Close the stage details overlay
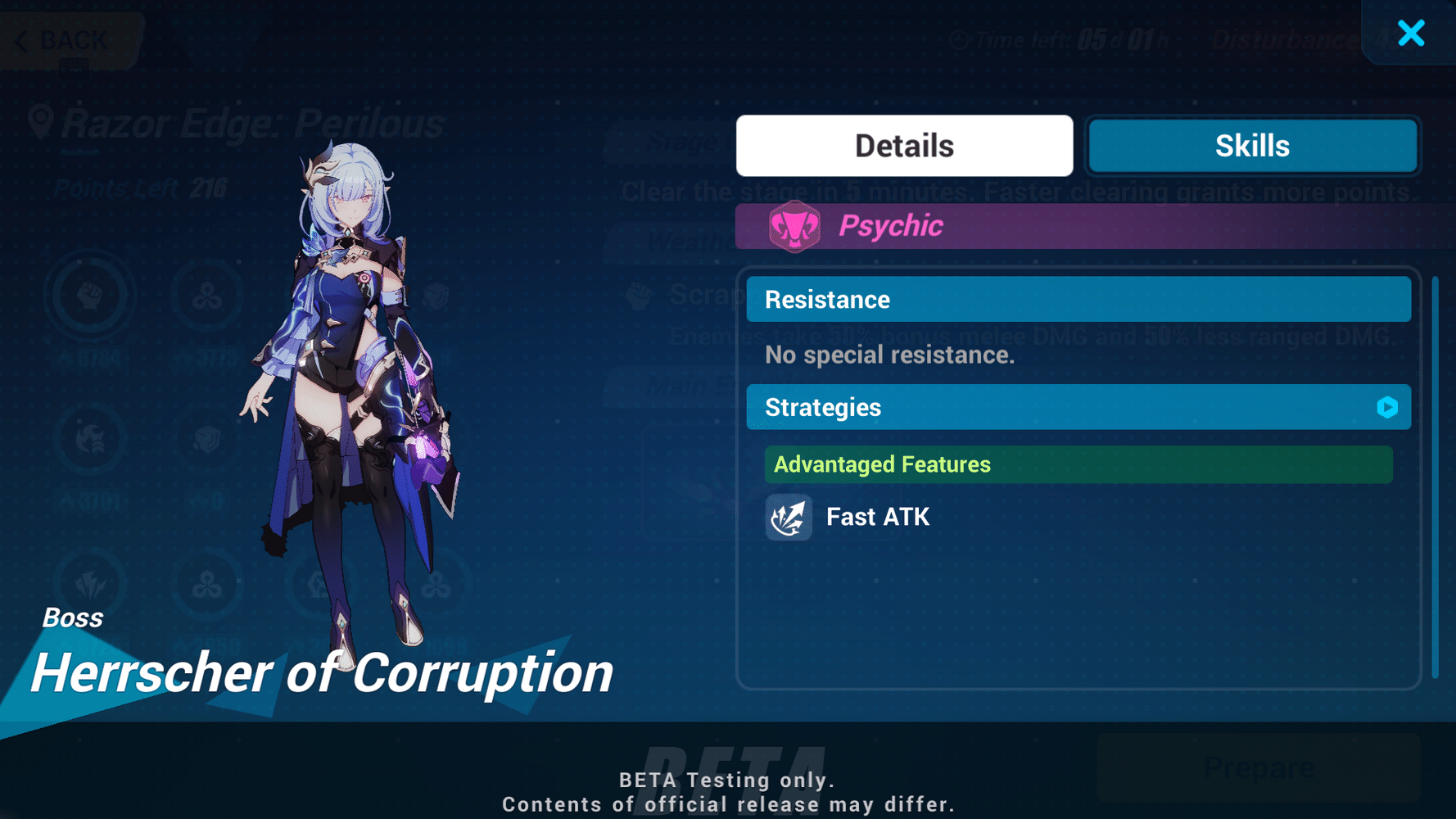Viewport: 1456px width, 819px height. tap(1411, 34)
